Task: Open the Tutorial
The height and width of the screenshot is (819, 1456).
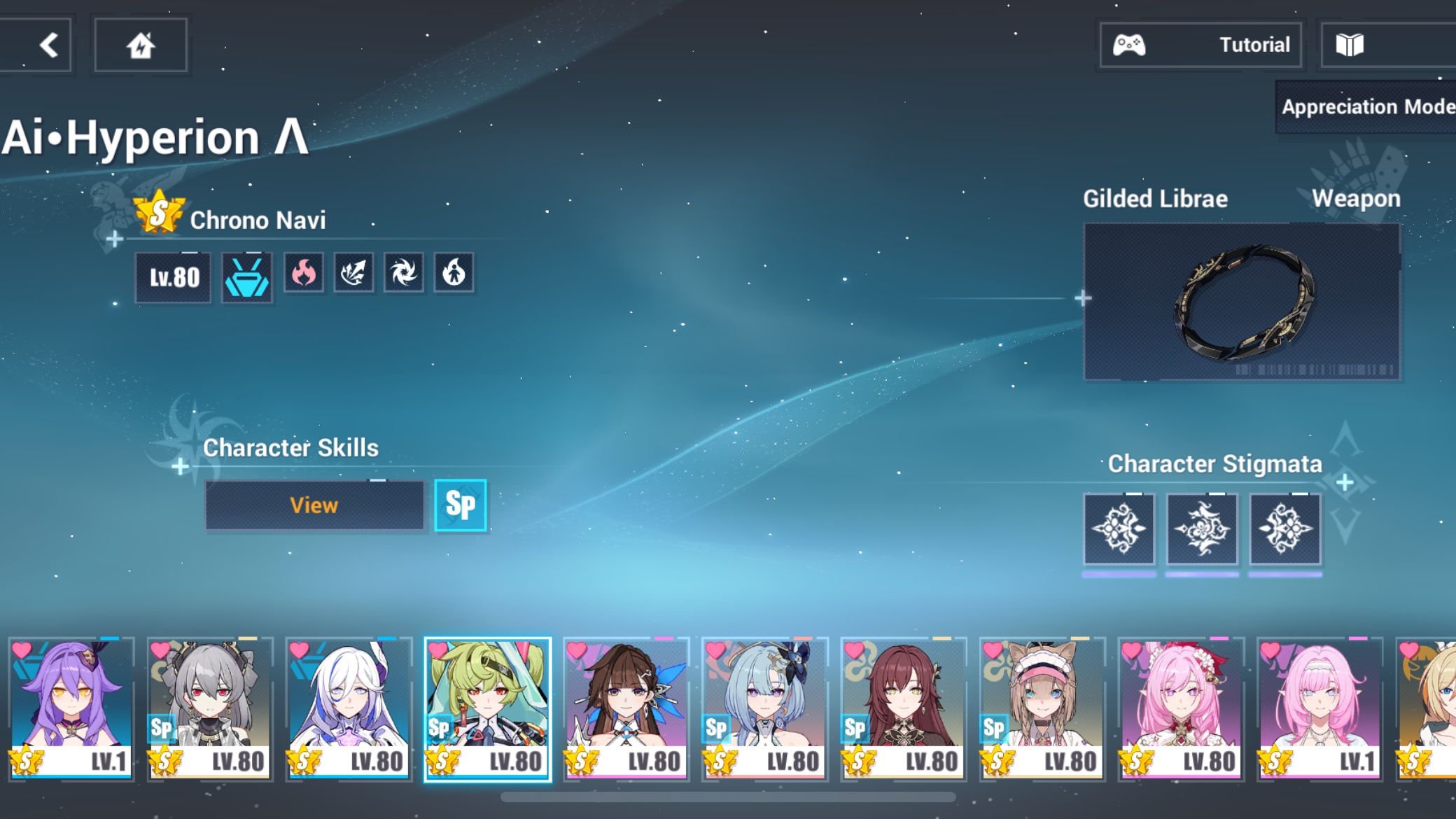Action: coord(1255,44)
